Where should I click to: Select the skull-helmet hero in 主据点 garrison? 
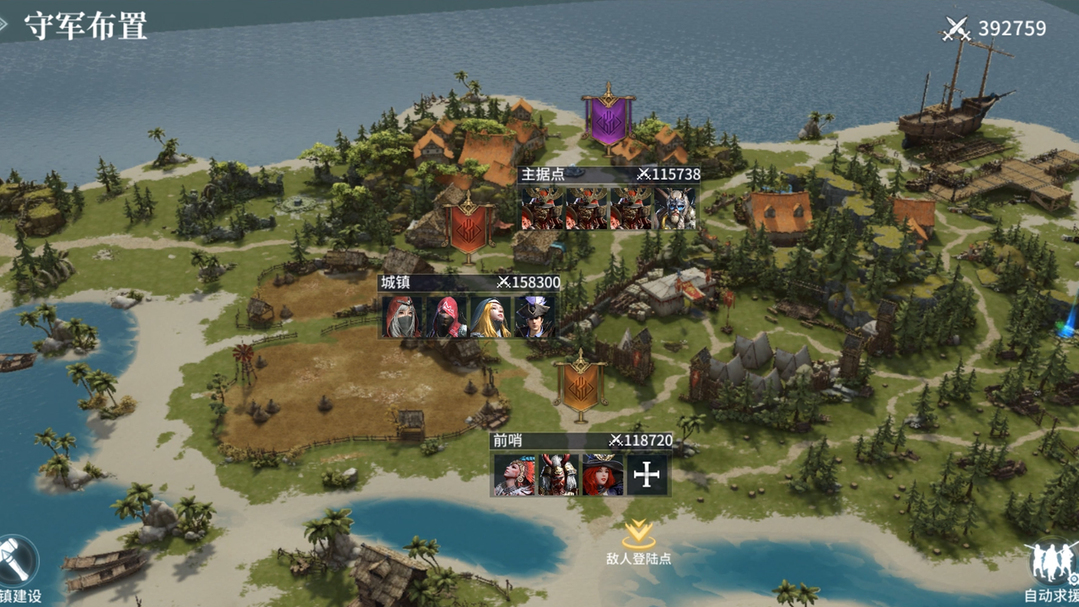click(676, 209)
